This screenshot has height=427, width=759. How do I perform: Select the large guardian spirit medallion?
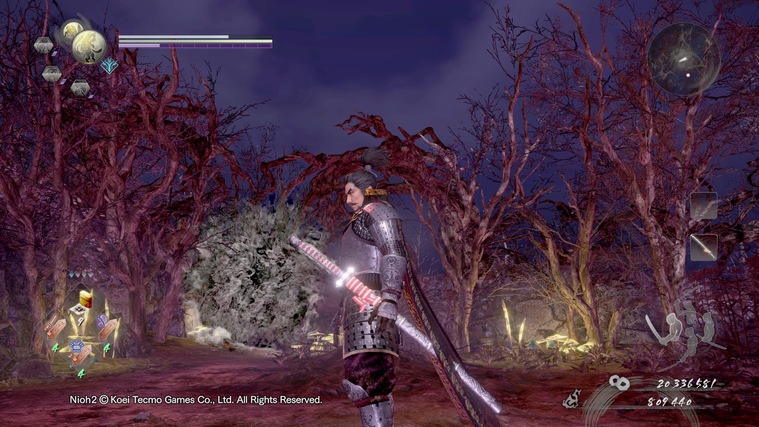tap(91, 46)
